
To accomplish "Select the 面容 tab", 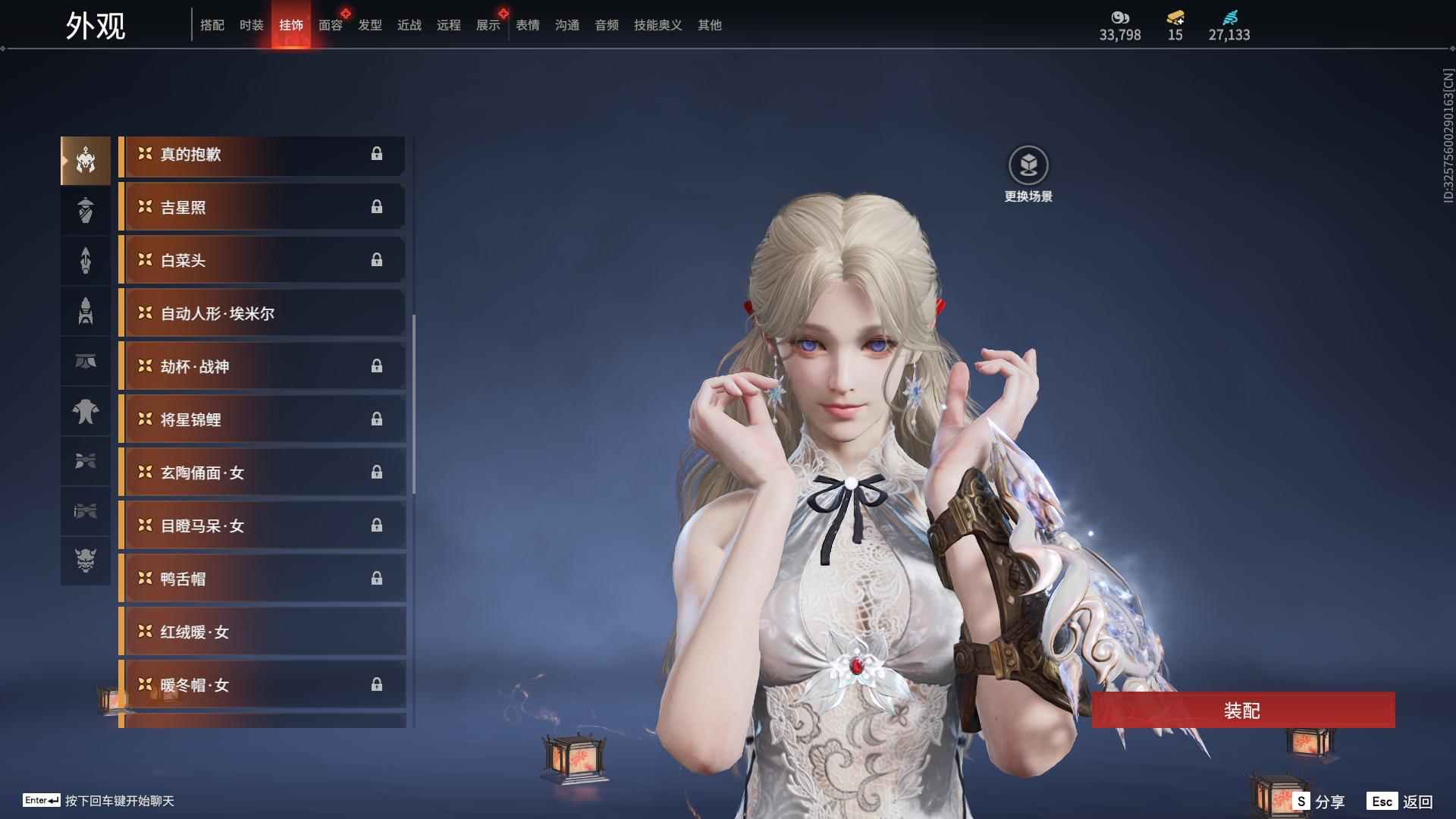I will (330, 25).
